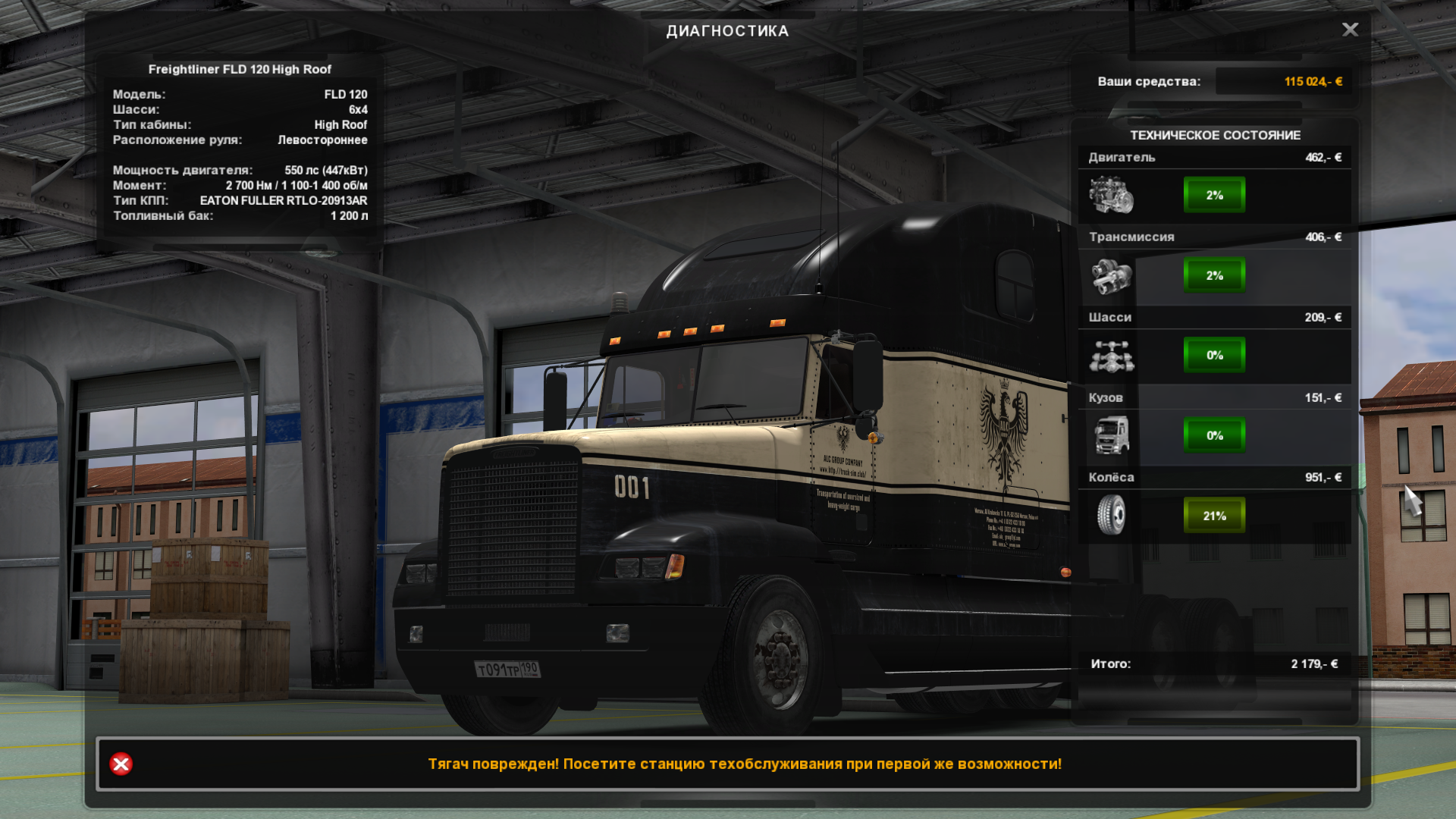Click the red X icon in the damage warning
Screen dimensions: 1456x819
[121, 764]
